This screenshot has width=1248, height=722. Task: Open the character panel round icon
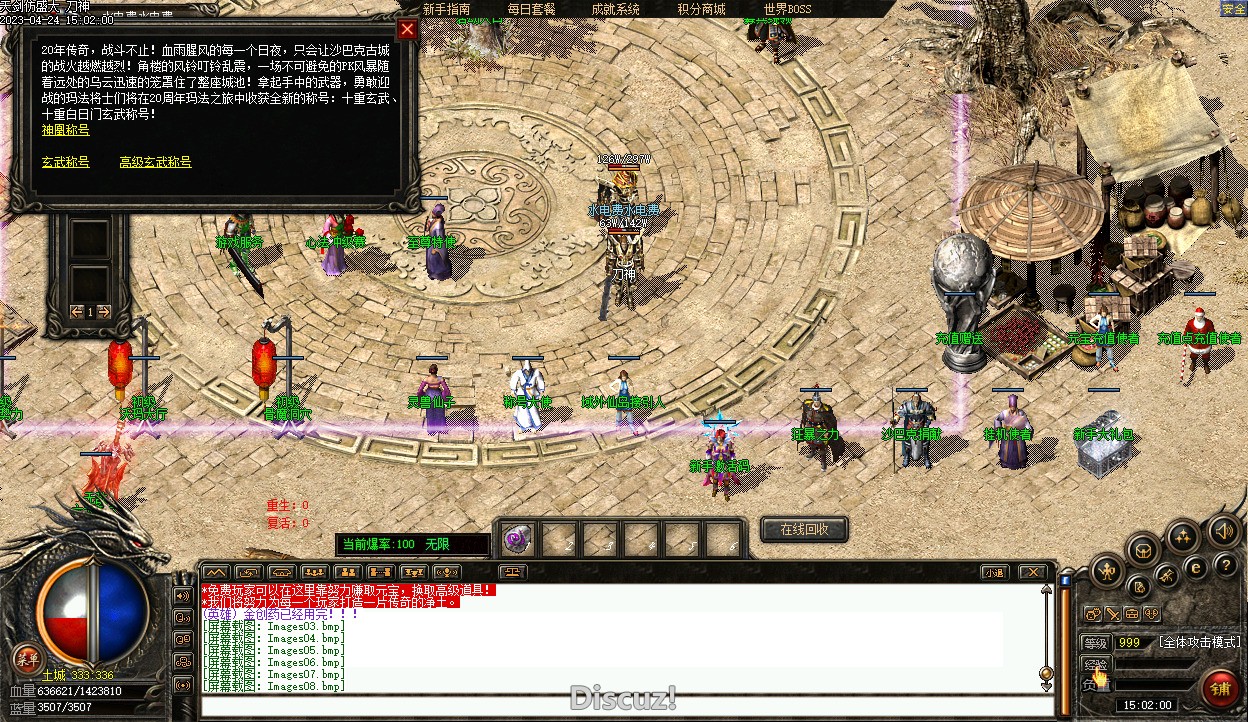pyautogui.click(x=1107, y=572)
